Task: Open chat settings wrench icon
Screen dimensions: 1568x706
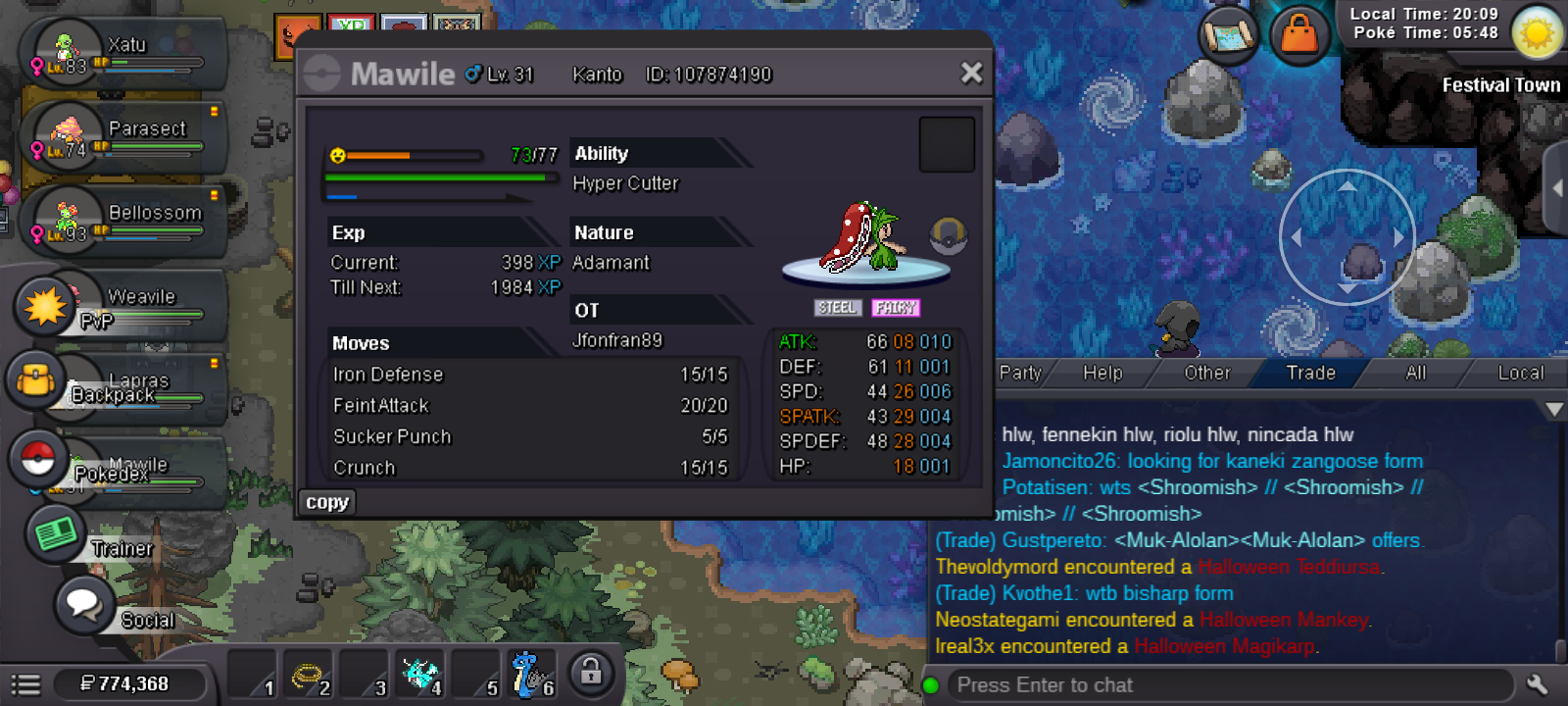Action: (x=1537, y=684)
